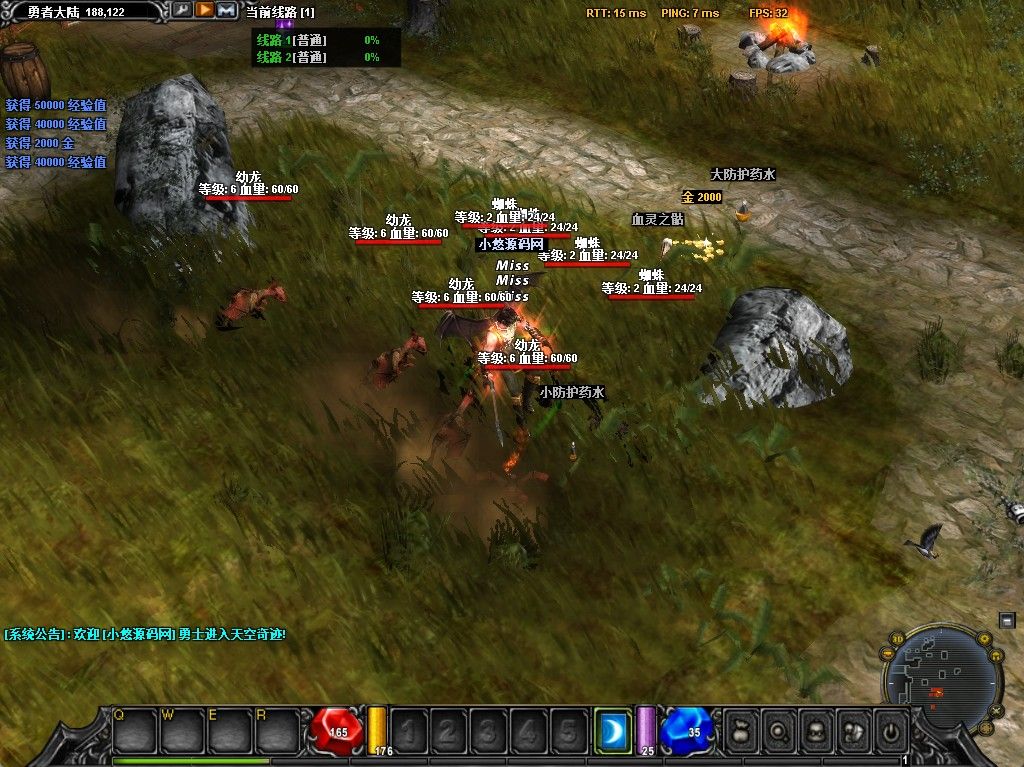Open the wrench settings button

(x=181, y=10)
